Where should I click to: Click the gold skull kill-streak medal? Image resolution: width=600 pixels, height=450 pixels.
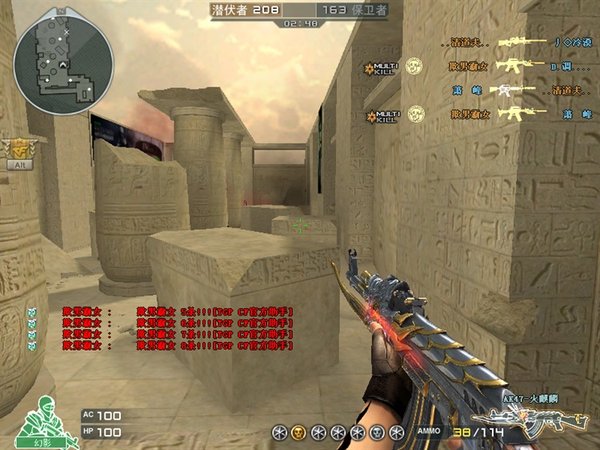(297, 431)
